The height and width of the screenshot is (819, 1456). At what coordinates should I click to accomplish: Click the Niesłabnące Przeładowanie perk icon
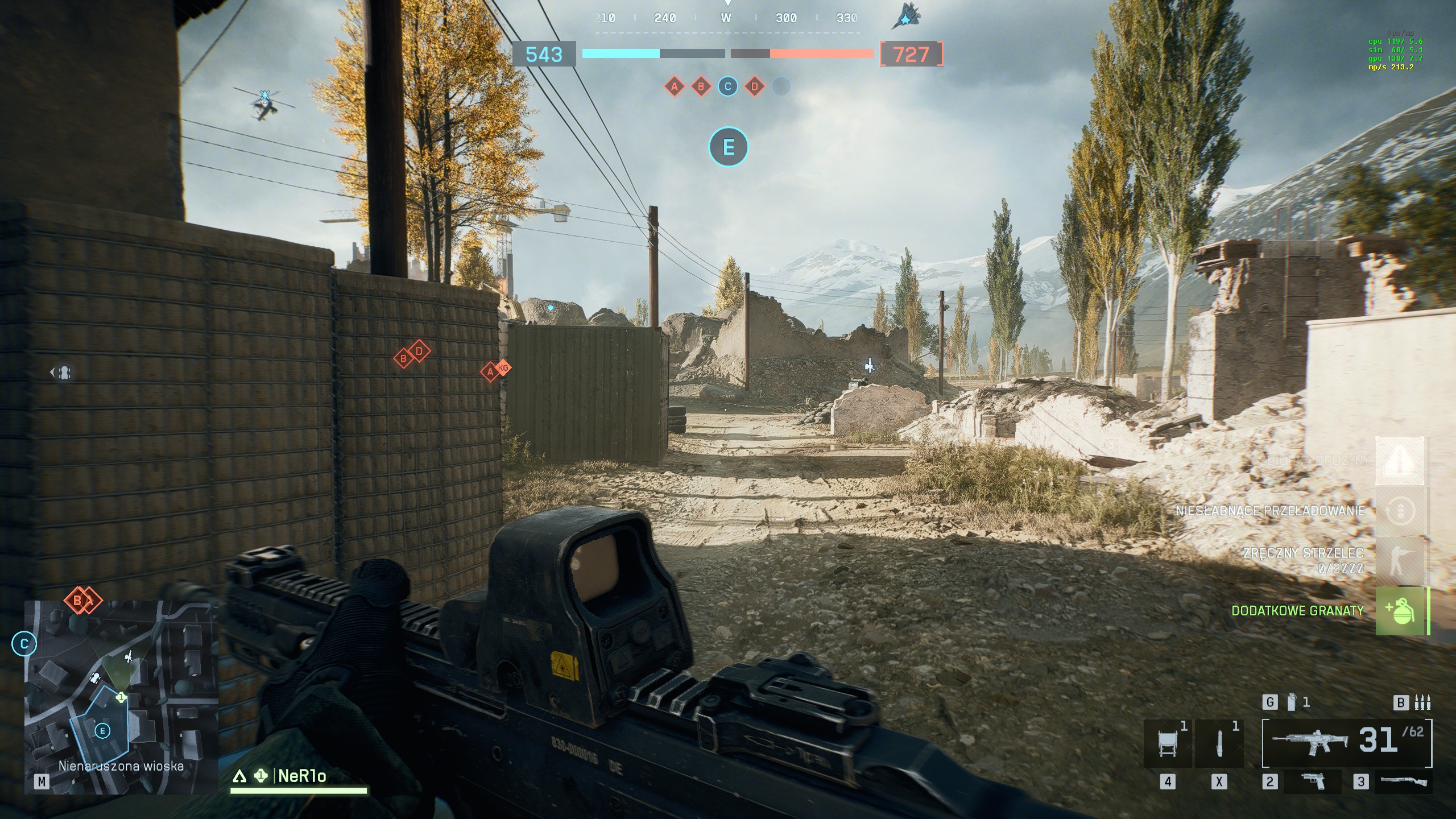[x=1400, y=510]
